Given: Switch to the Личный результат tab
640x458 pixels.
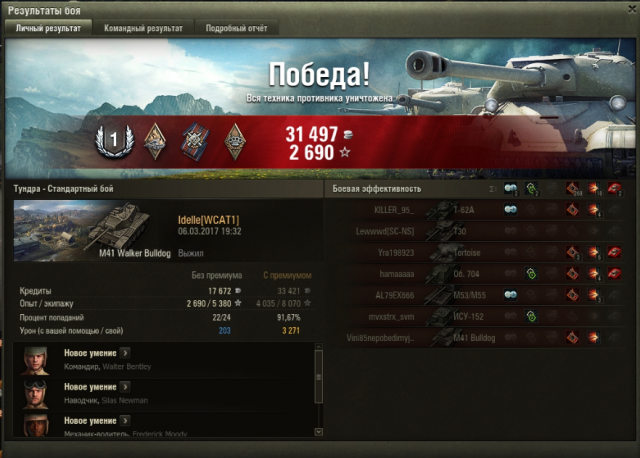Looking at the screenshot, I should pos(48,28).
